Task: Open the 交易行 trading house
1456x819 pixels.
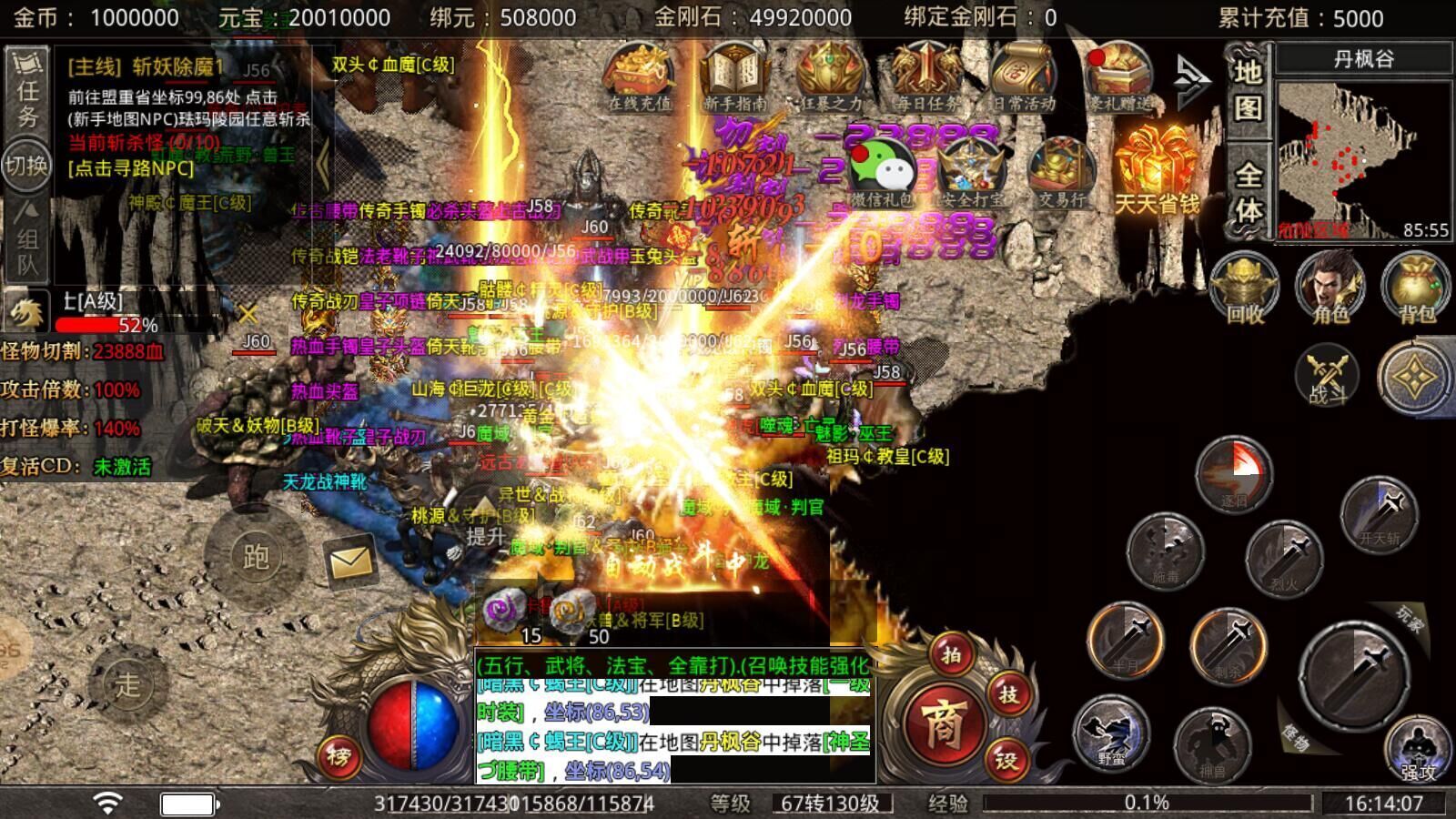Action: coord(1061,171)
